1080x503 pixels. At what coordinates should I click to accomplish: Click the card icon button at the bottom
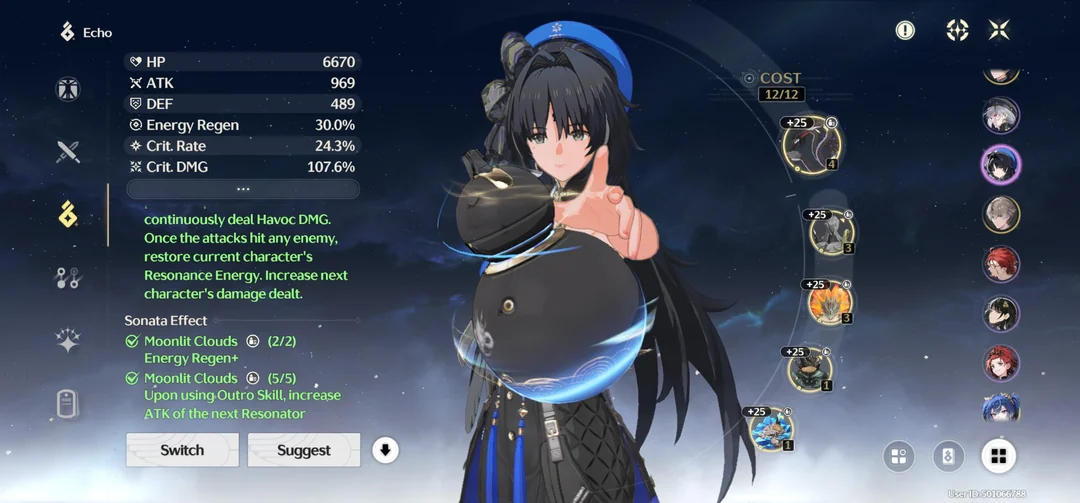pyautogui.click(x=948, y=457)
